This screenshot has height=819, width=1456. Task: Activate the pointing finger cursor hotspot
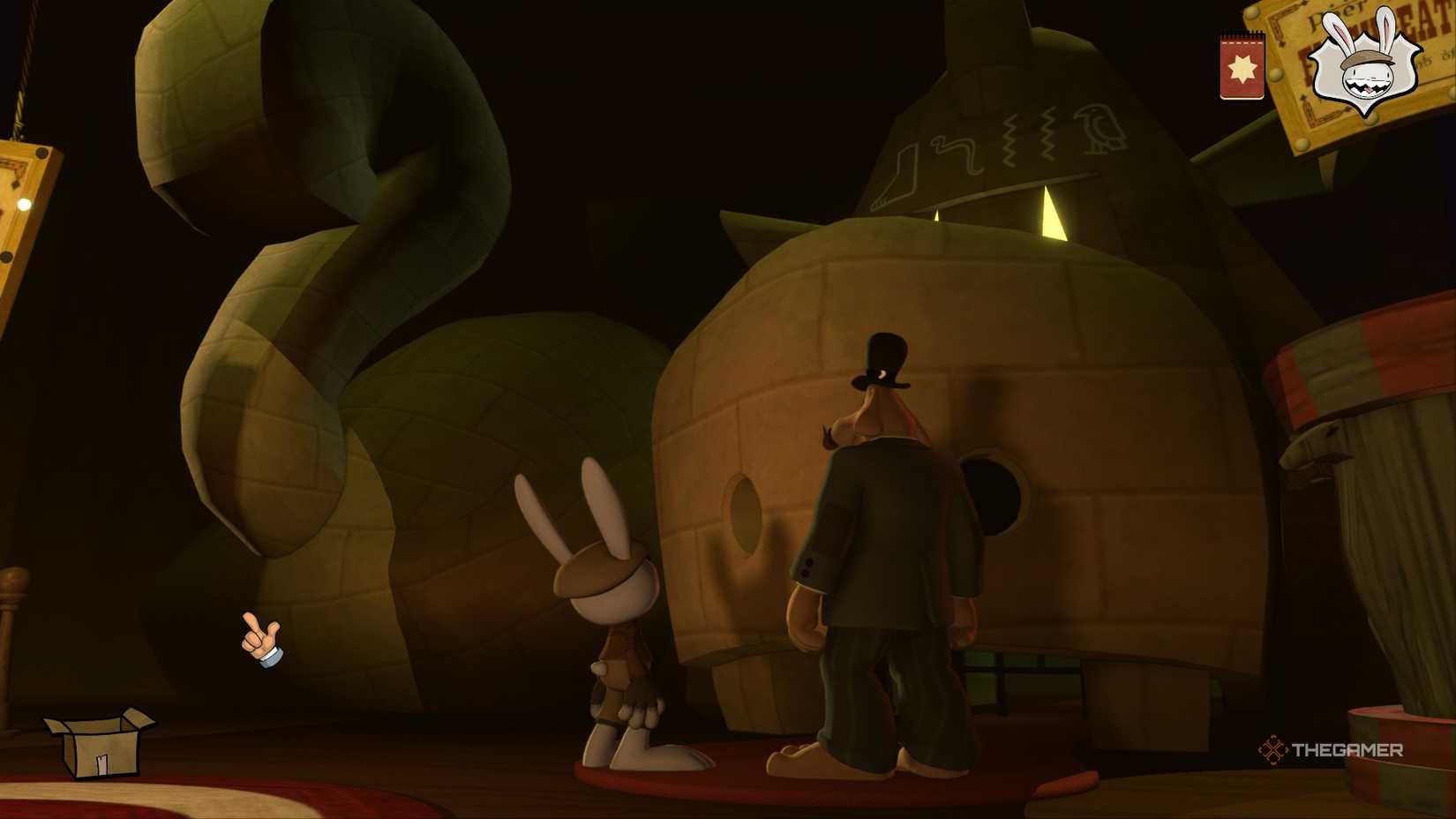(x=262, y=637)
